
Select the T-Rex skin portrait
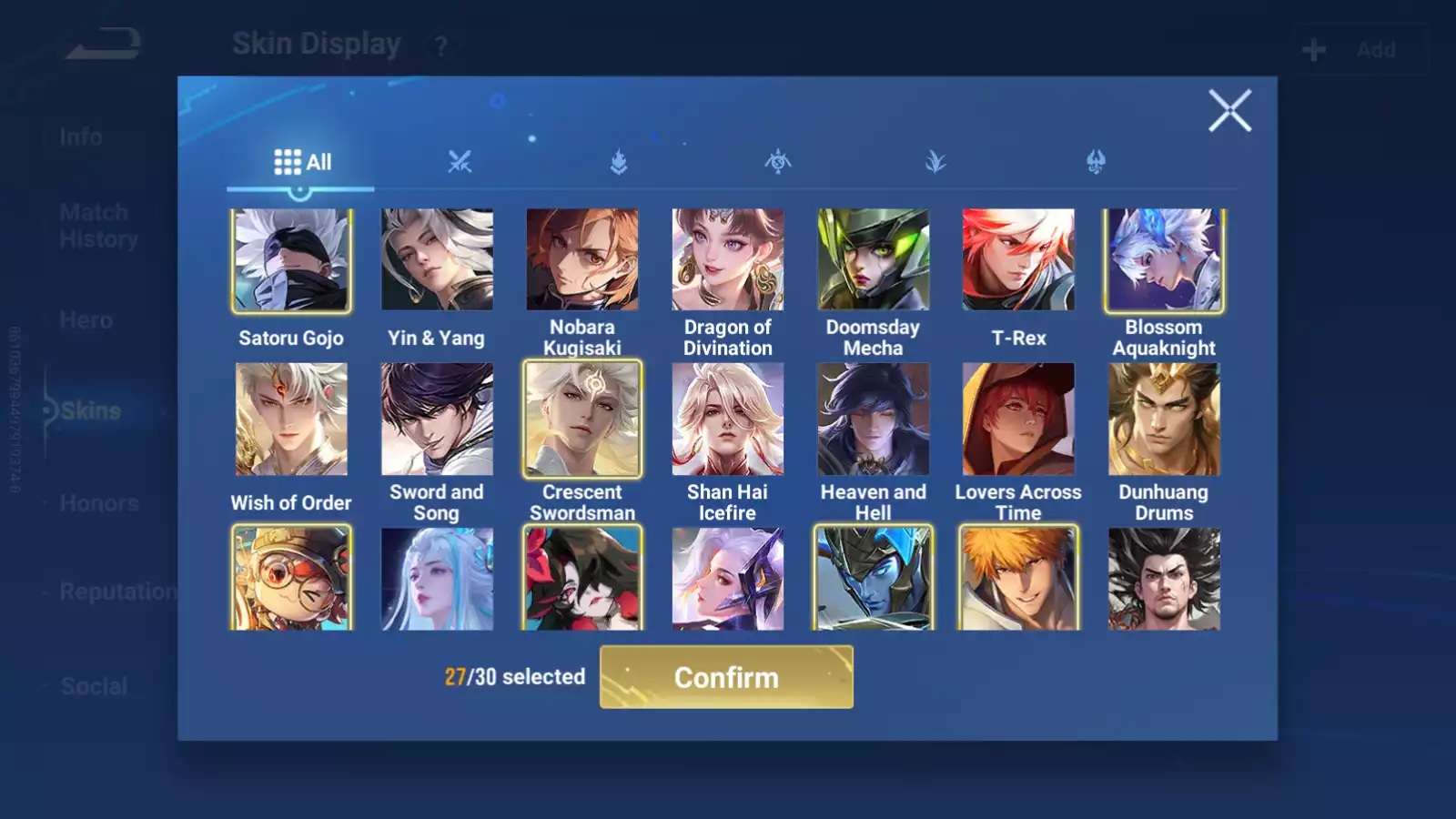pos(1018,260)
